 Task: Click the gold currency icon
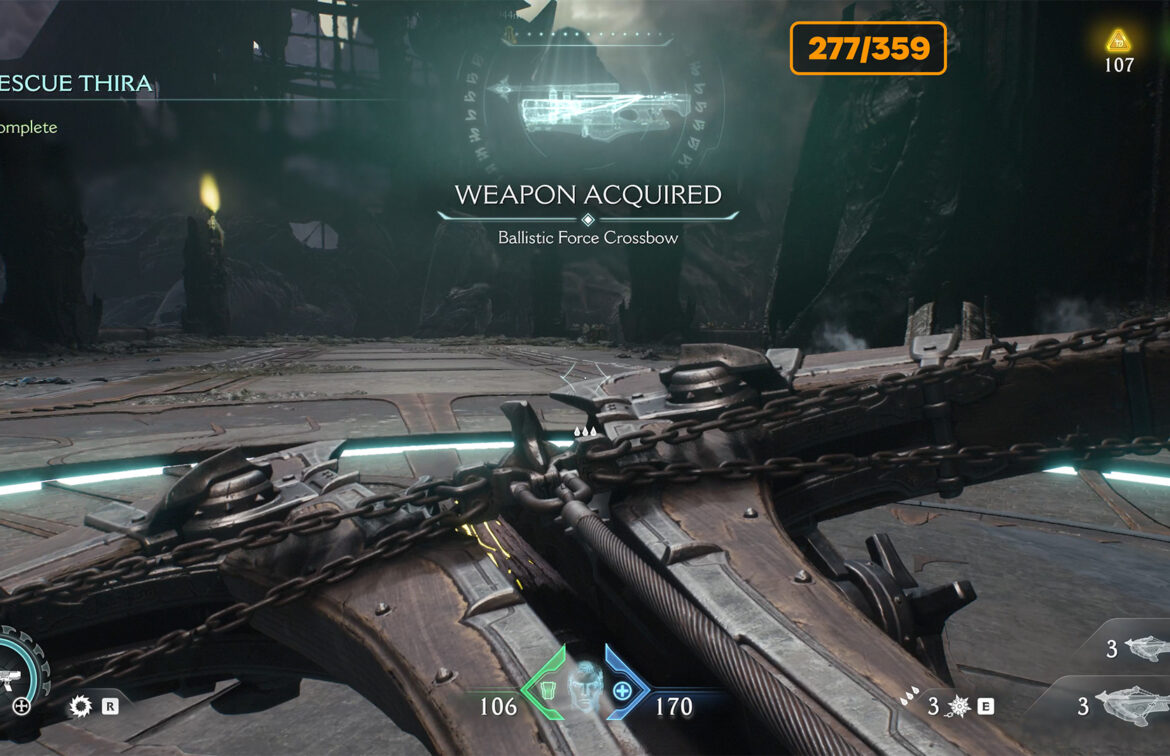point(1118,41)
